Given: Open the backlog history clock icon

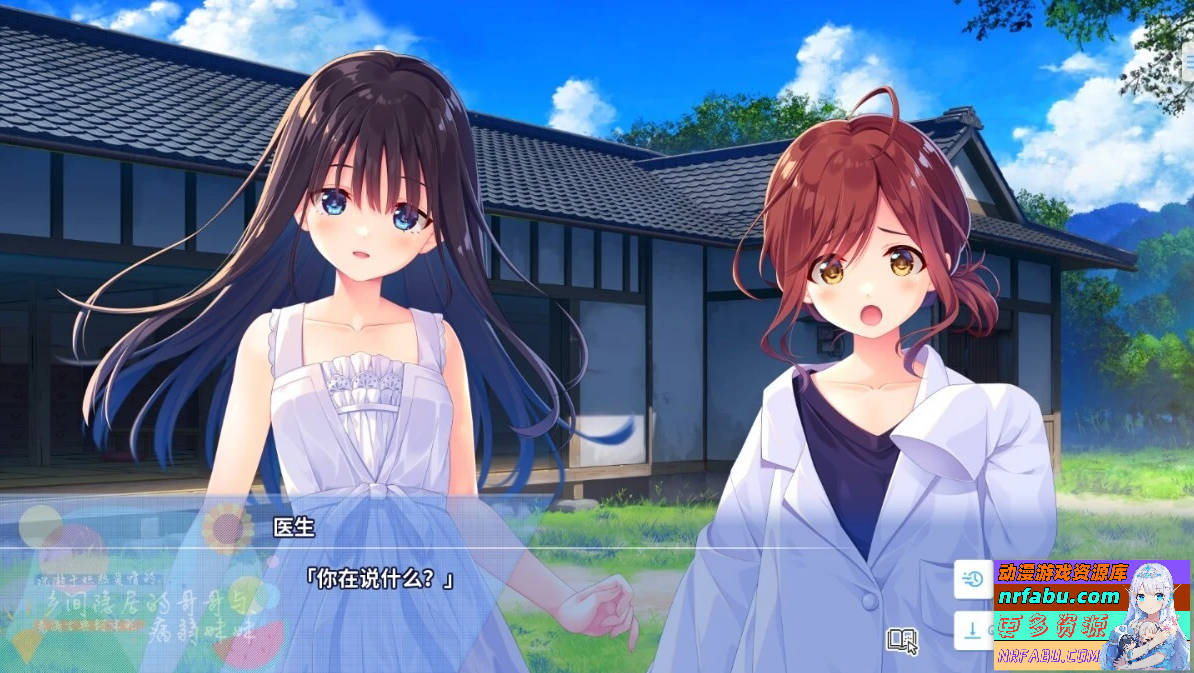Looking at the screenshot, I should [x=972, y=577].
